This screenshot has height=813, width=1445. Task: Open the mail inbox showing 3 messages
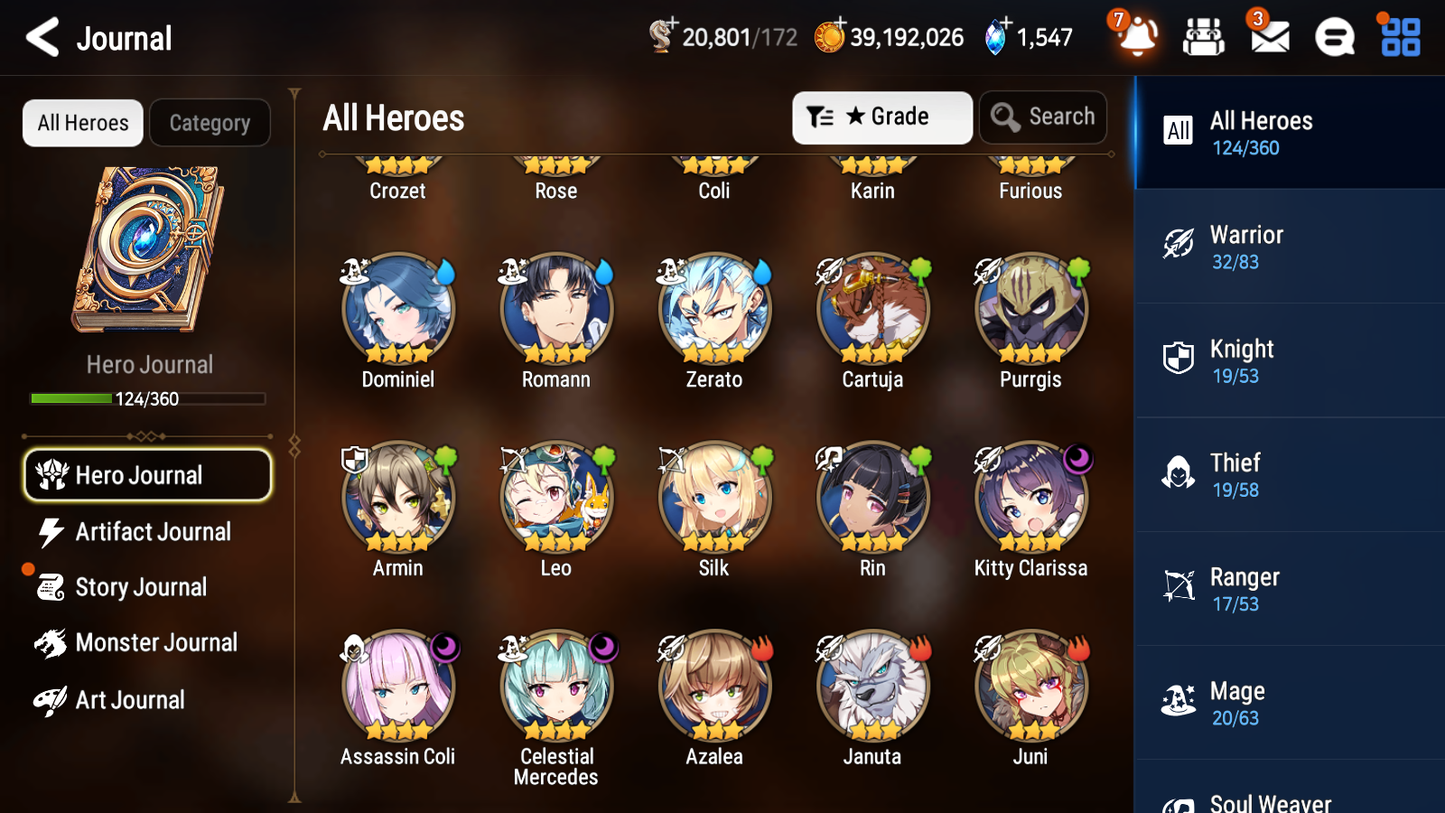pyautogui.click(x=1268, y=37)
